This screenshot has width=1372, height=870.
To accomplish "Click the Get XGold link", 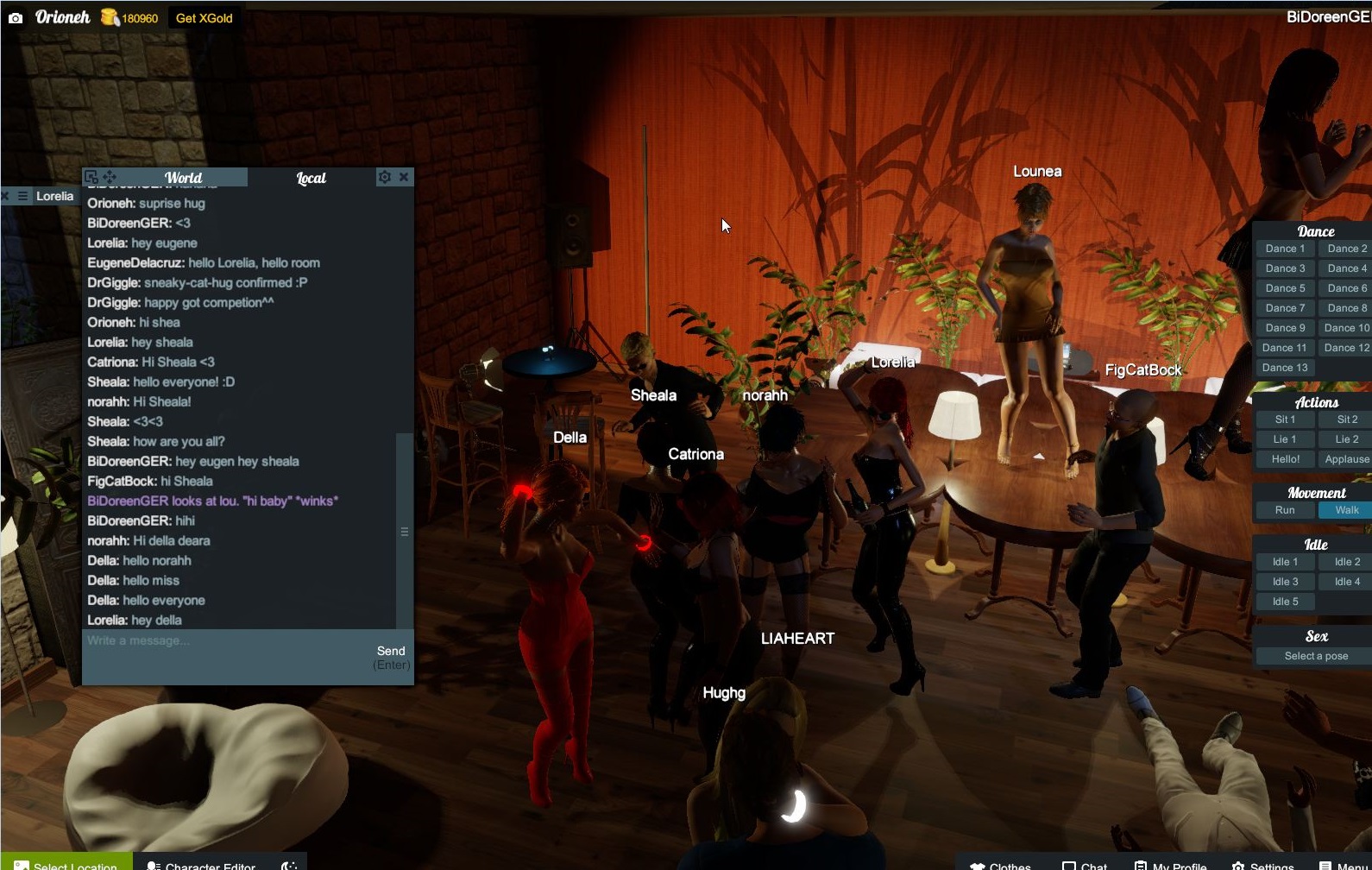I will click(203, 16).
